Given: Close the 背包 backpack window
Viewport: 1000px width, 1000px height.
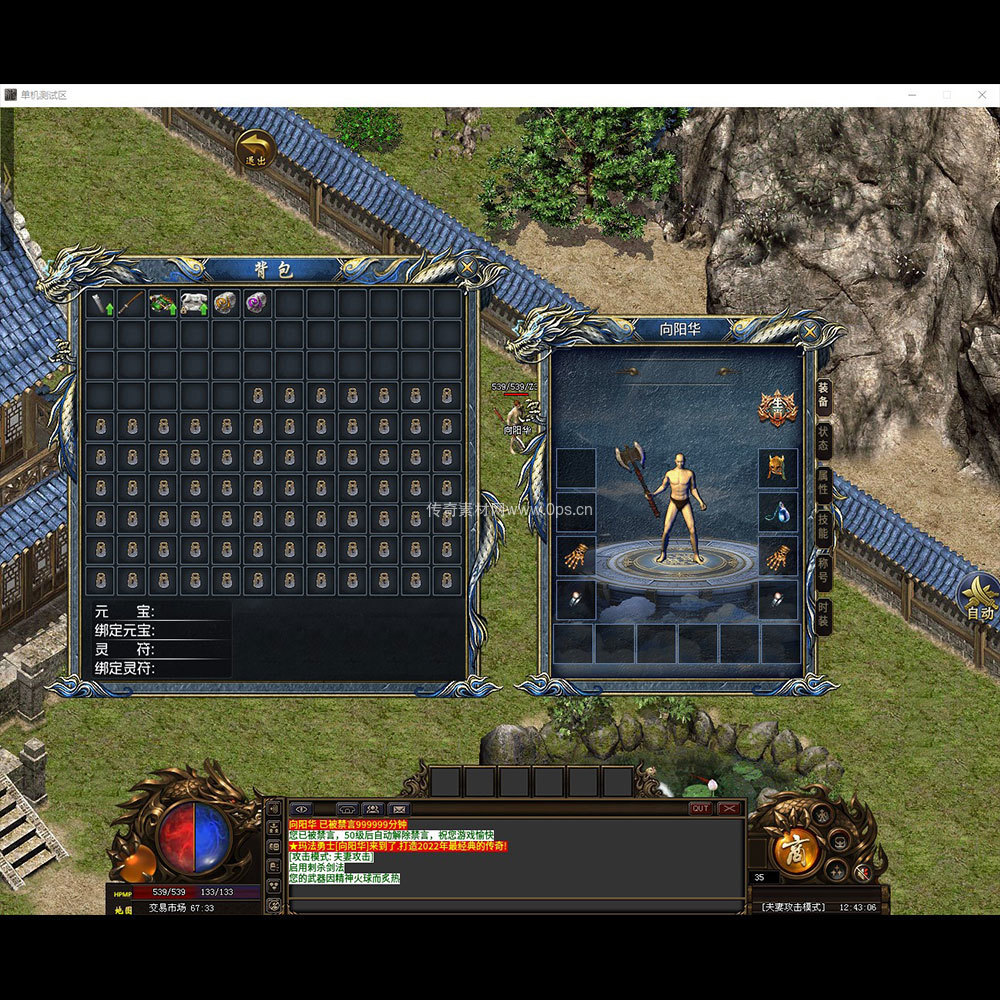Looking at the screenshot, I should tap(467, 268).
